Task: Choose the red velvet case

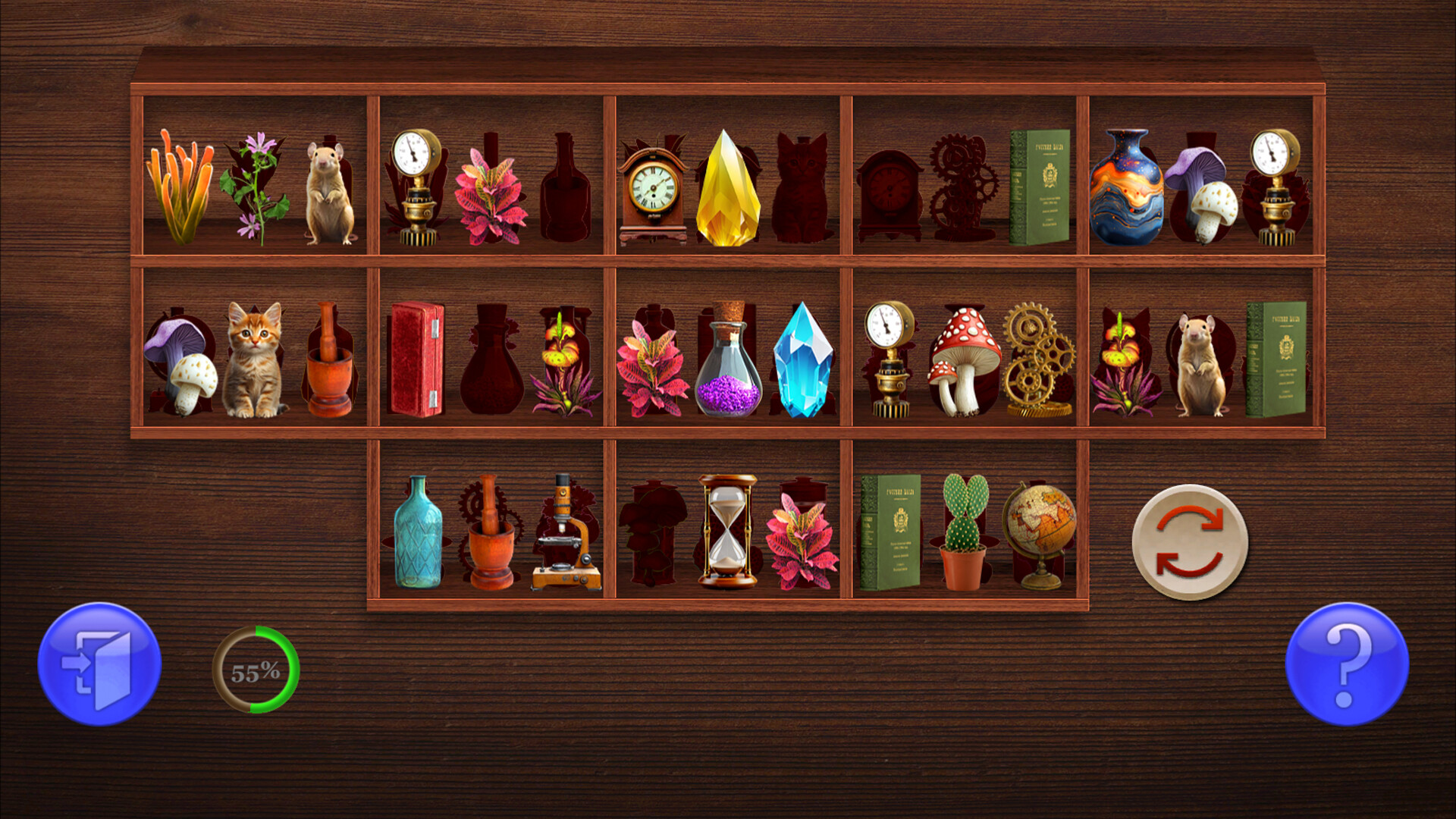Action: pyautogui.click(x=416, y=359)
